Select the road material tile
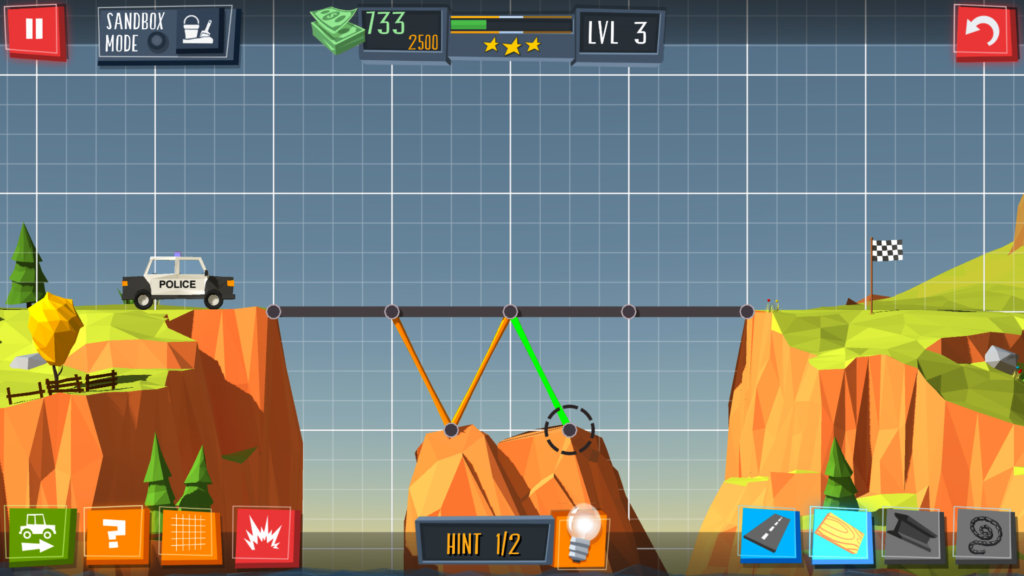1024x576 pixels. pyautogui.click(x=770, y=536)
